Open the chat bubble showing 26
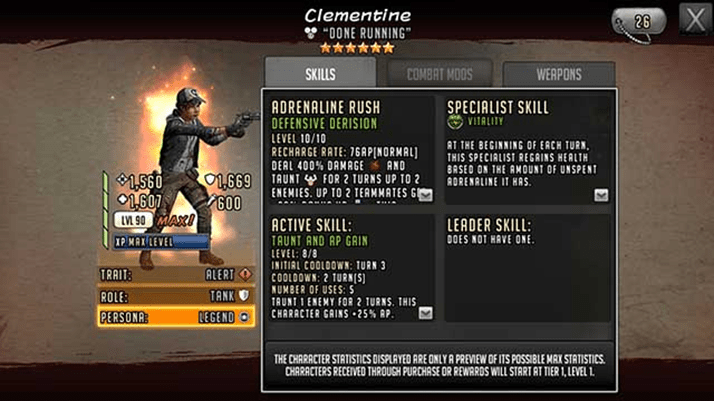Image resolution: width=714 pixels, height=401 pixels. tap(642, 20)
